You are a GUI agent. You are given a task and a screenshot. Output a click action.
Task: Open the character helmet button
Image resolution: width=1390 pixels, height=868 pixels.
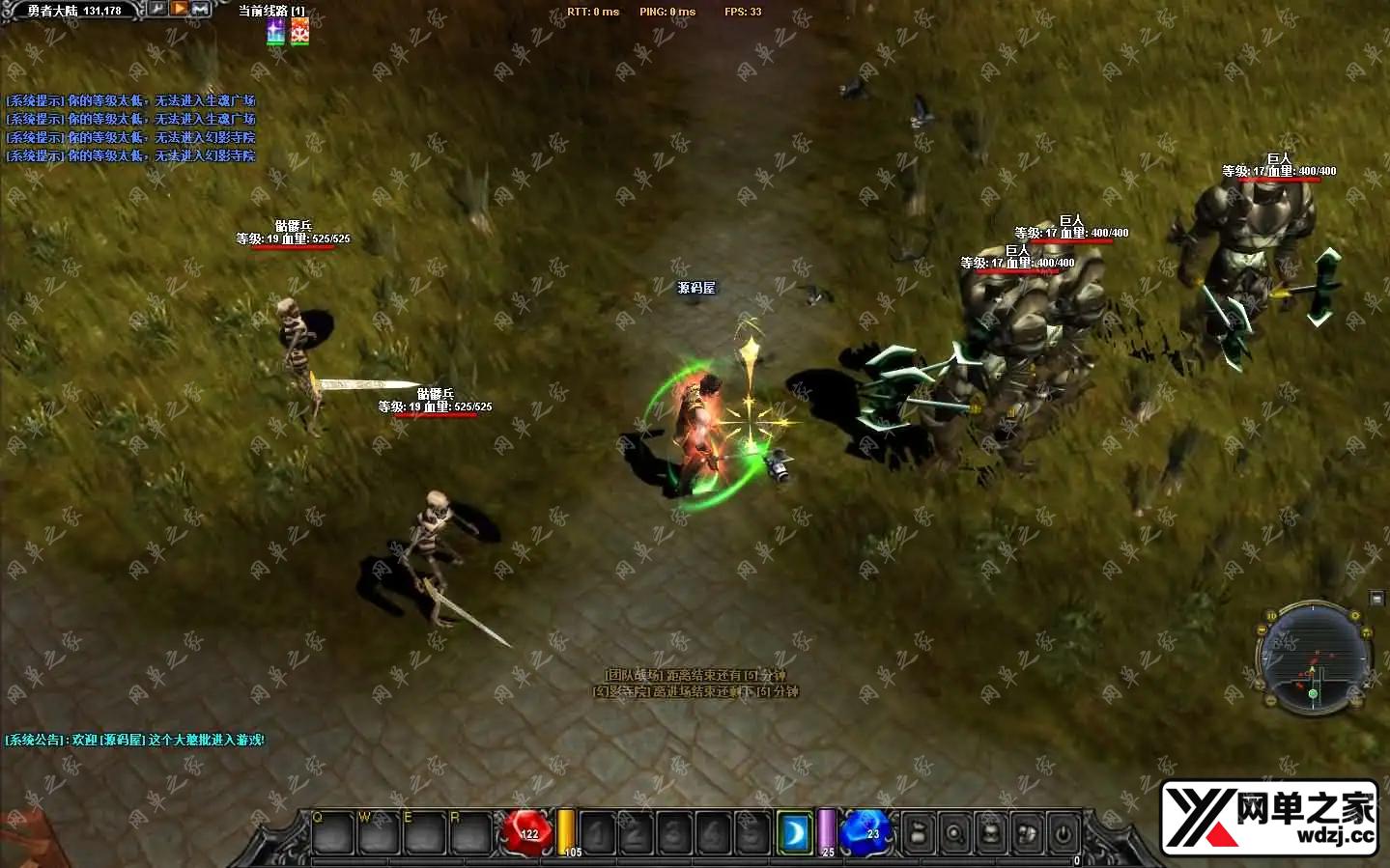pyautogui.click(x=991, y=832)
